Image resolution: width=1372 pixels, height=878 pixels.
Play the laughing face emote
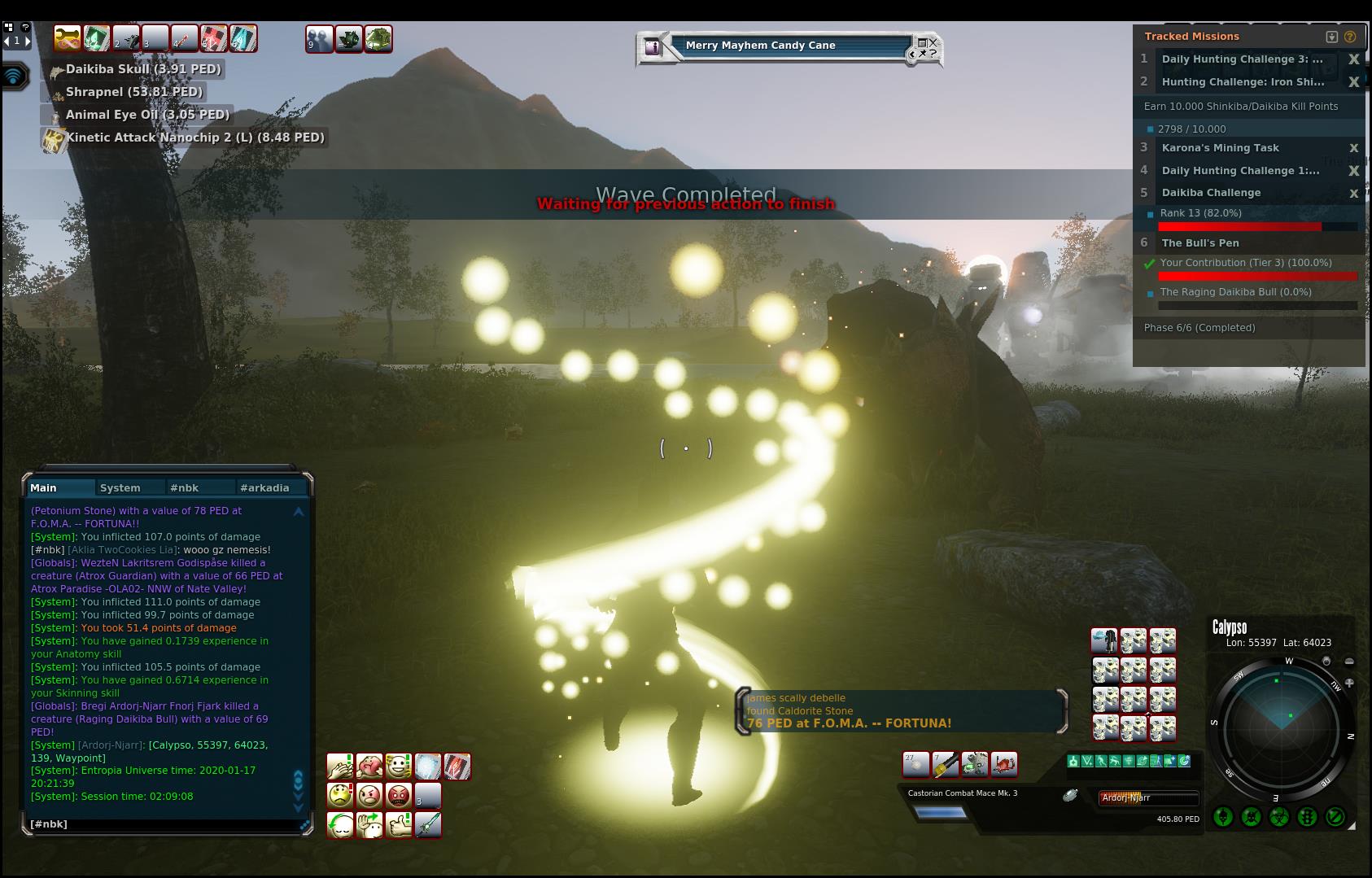[399, 767]
